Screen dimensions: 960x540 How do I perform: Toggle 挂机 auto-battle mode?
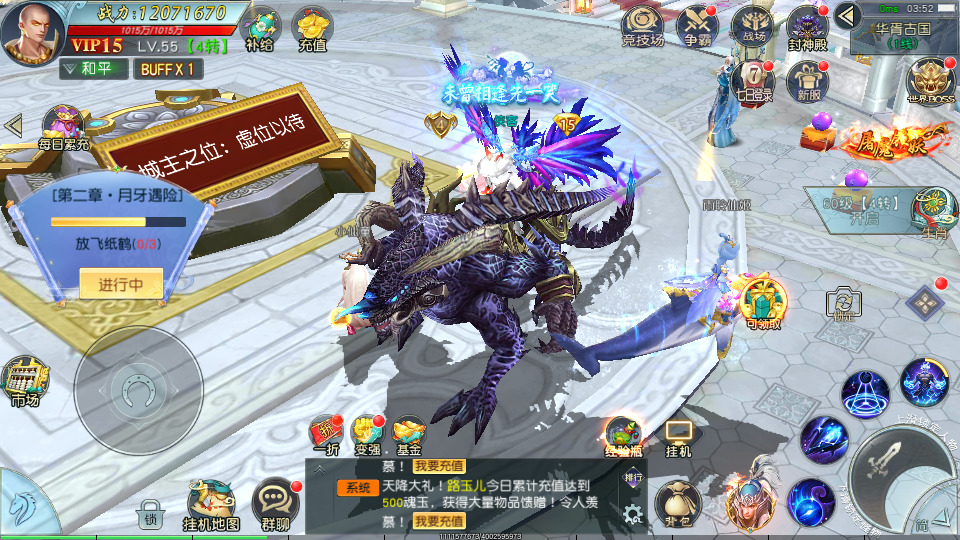pos(679,436)
